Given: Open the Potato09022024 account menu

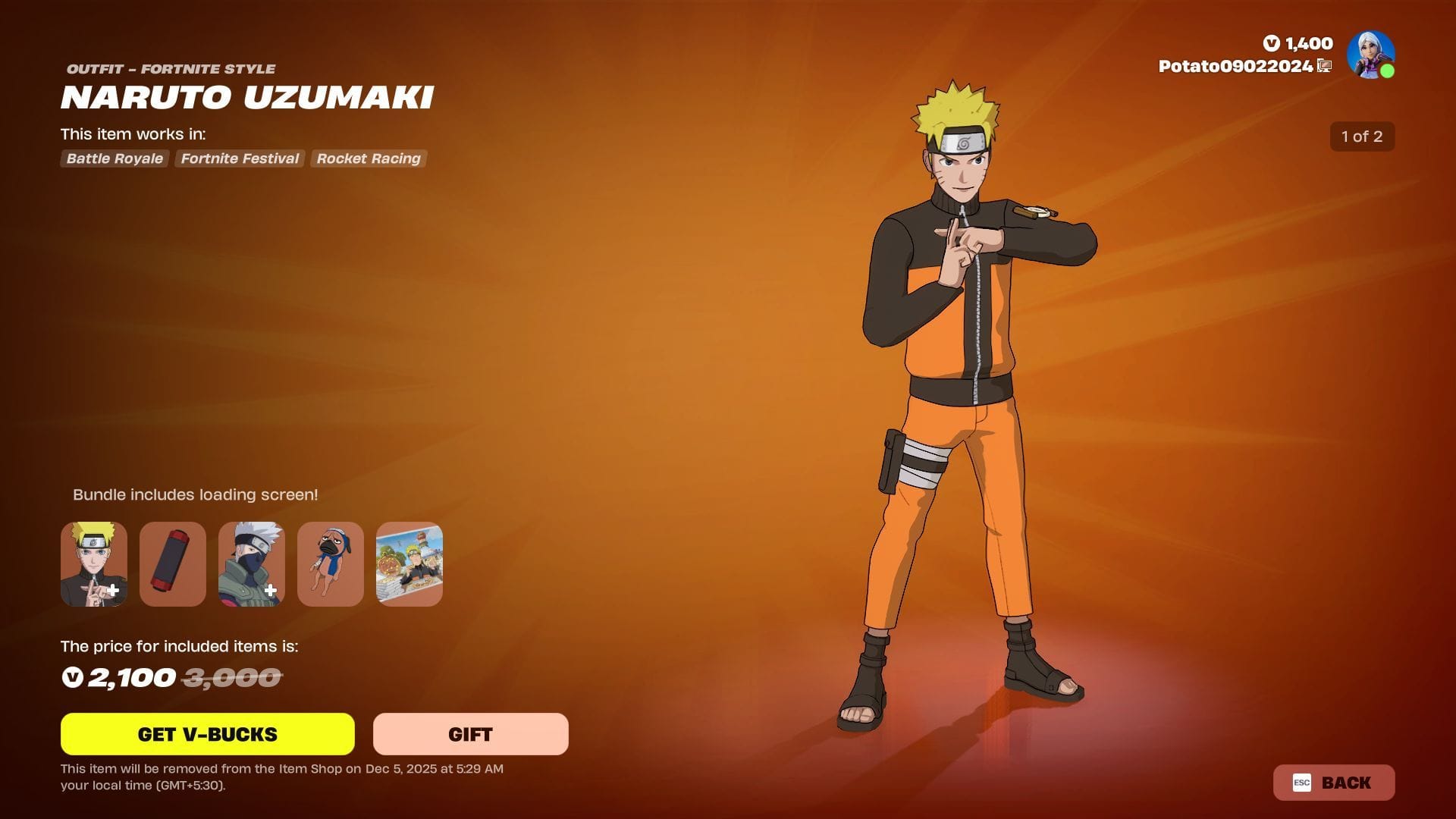Looking at the screenshot, I should tap(1235, 66).
